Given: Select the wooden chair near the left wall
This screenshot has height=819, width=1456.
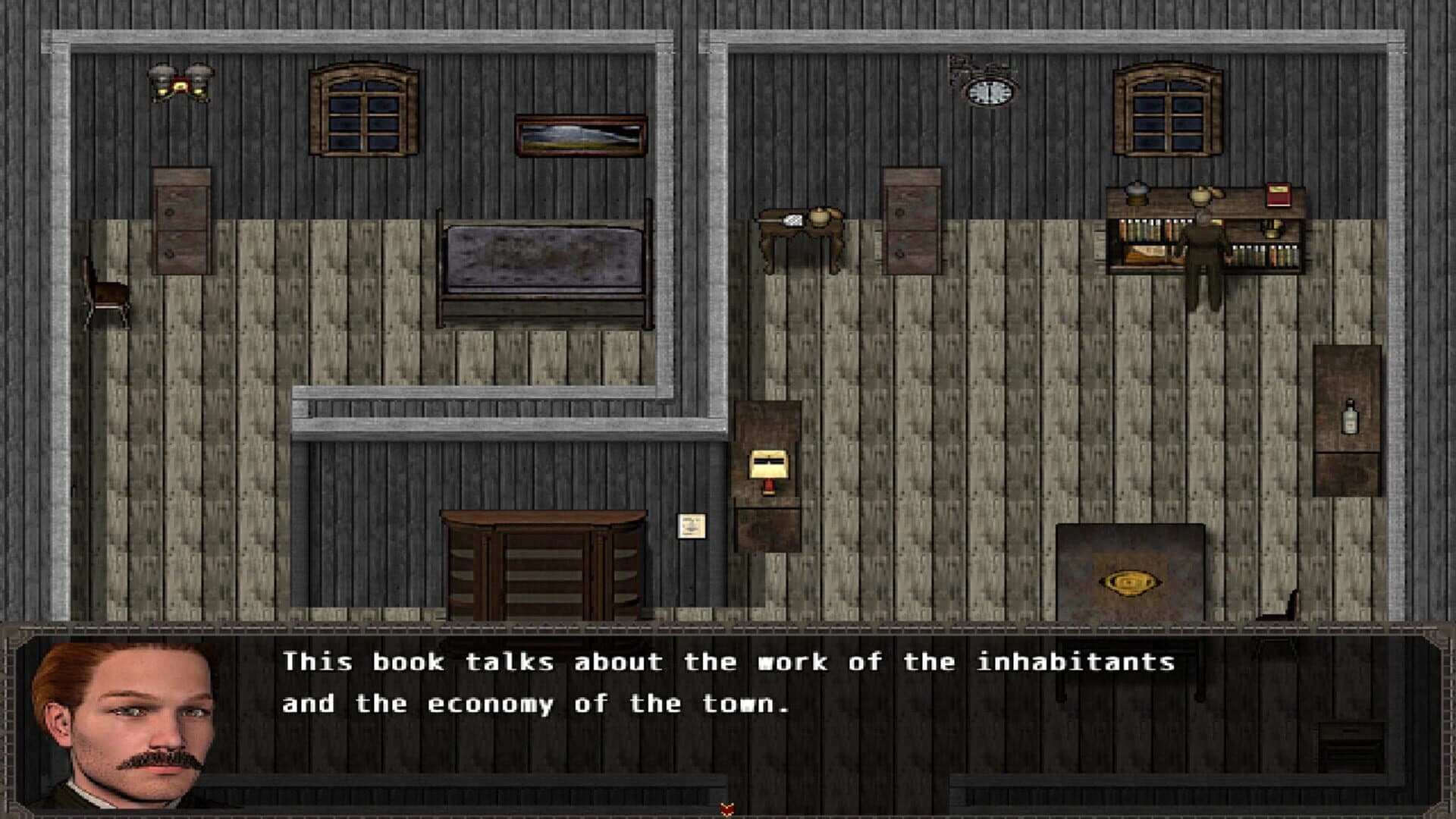Looking at the screenshot, I should pos(106,296).
